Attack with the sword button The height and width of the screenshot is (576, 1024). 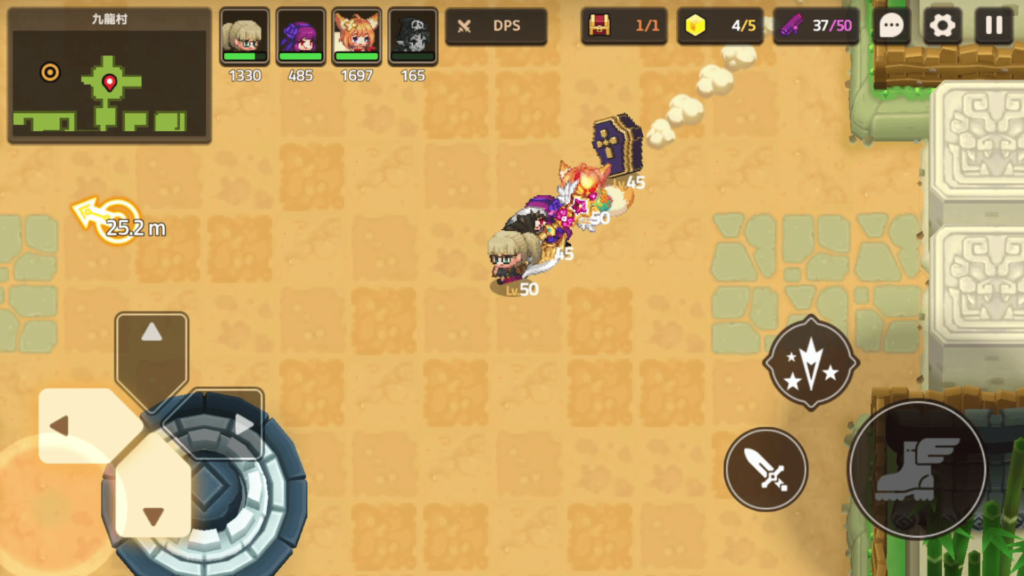click(765, 469)
